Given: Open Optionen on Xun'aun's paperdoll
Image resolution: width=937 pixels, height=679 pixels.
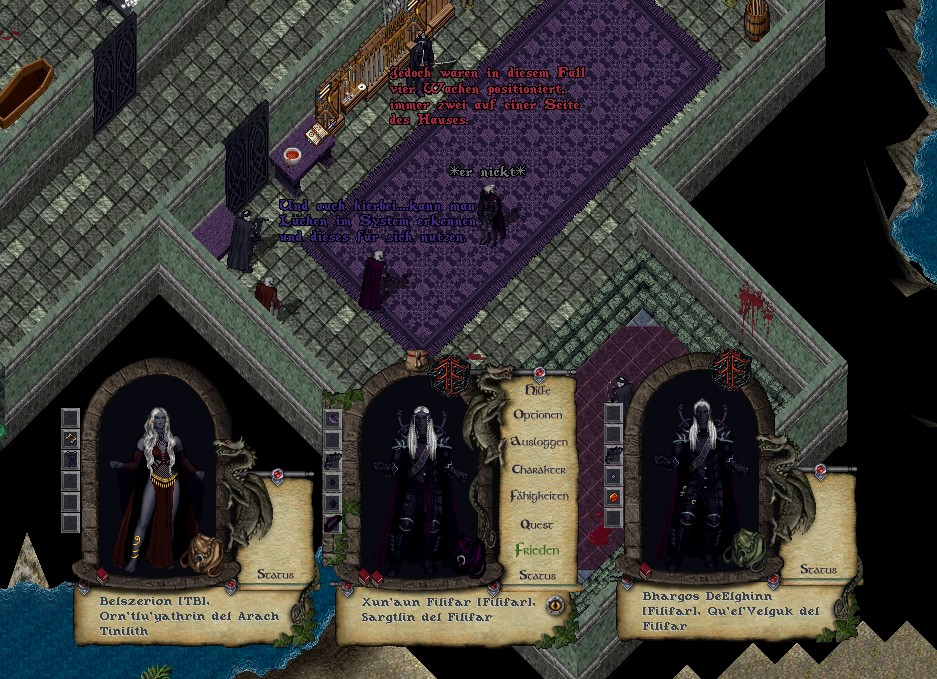Looking at the screenshot, I should pyautogui.click(x=538, y=414).
